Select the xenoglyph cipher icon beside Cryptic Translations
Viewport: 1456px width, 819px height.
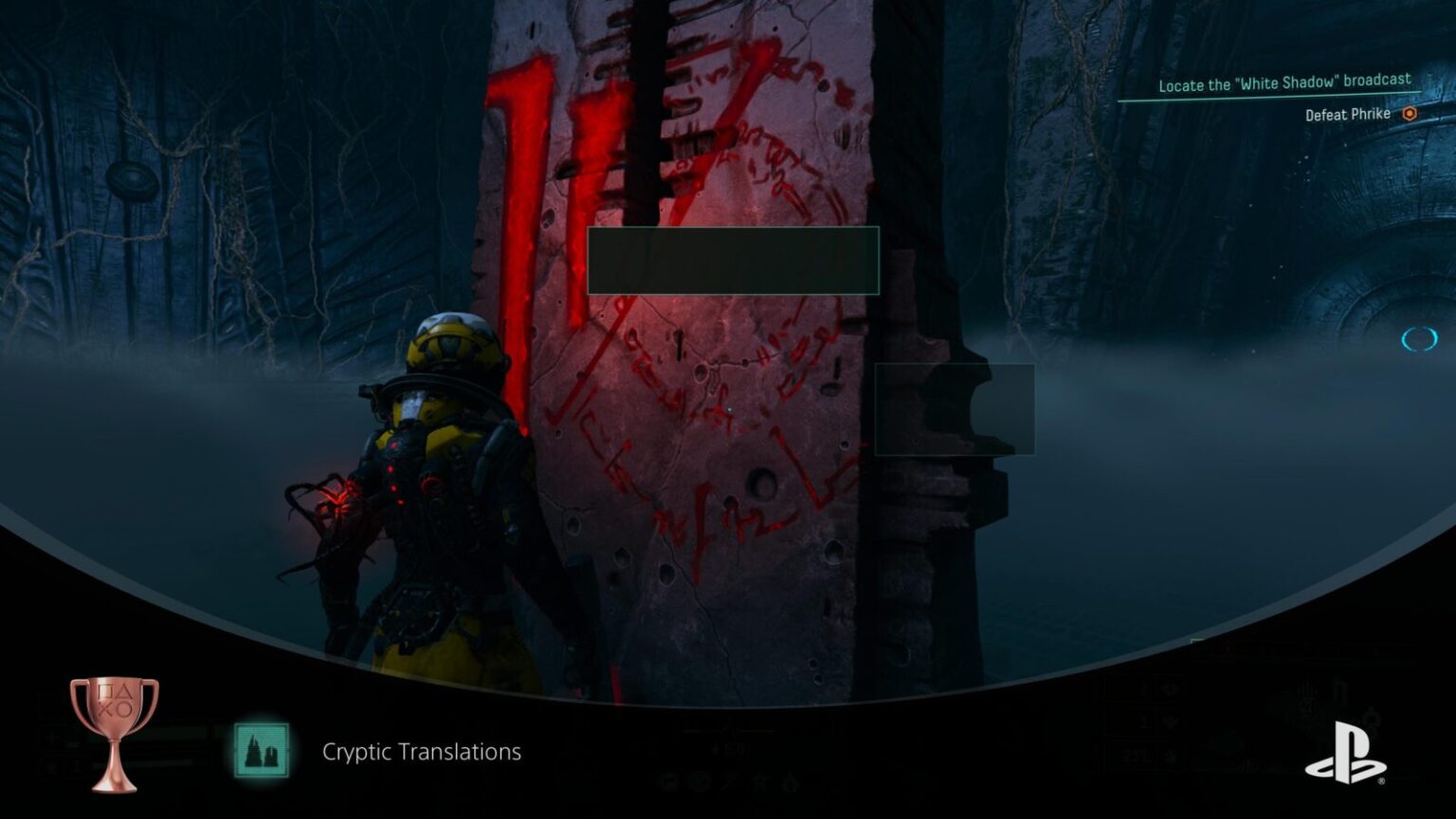[261, 749]
